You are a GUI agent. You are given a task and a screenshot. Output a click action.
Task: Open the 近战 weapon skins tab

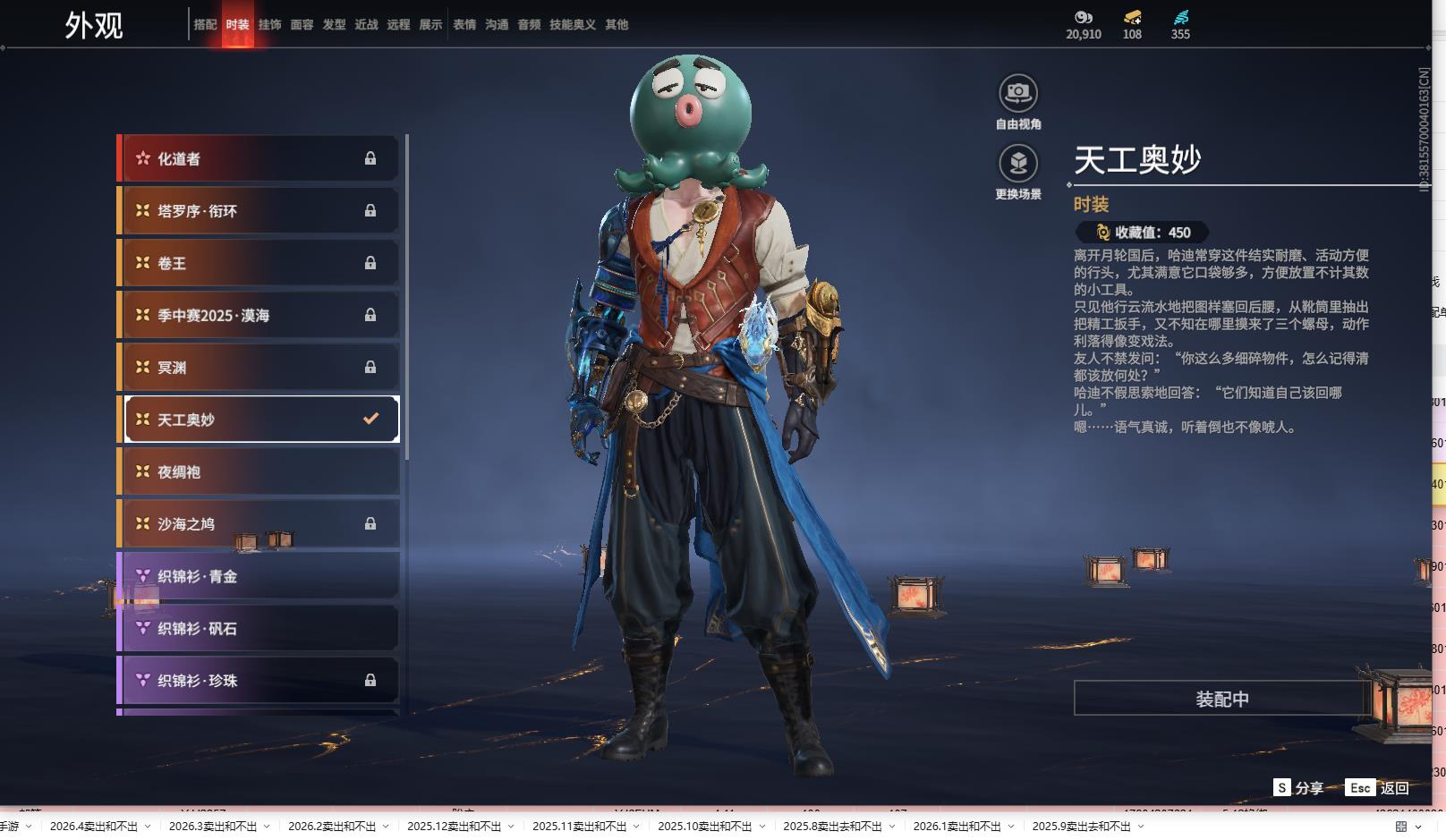pos(366,25)
